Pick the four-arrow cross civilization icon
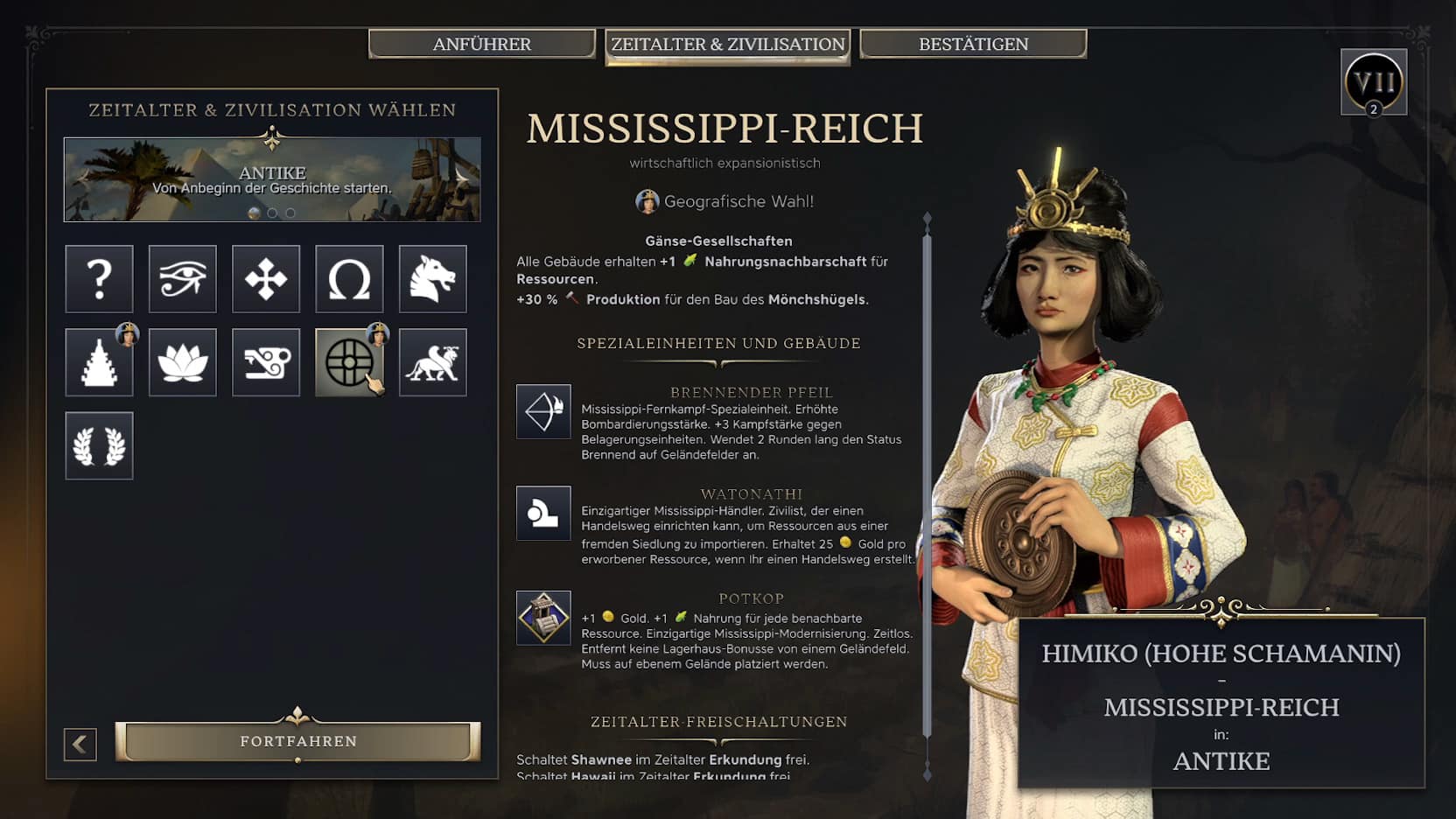Viewport: 1456px width, 819px height. pos(266,279)
